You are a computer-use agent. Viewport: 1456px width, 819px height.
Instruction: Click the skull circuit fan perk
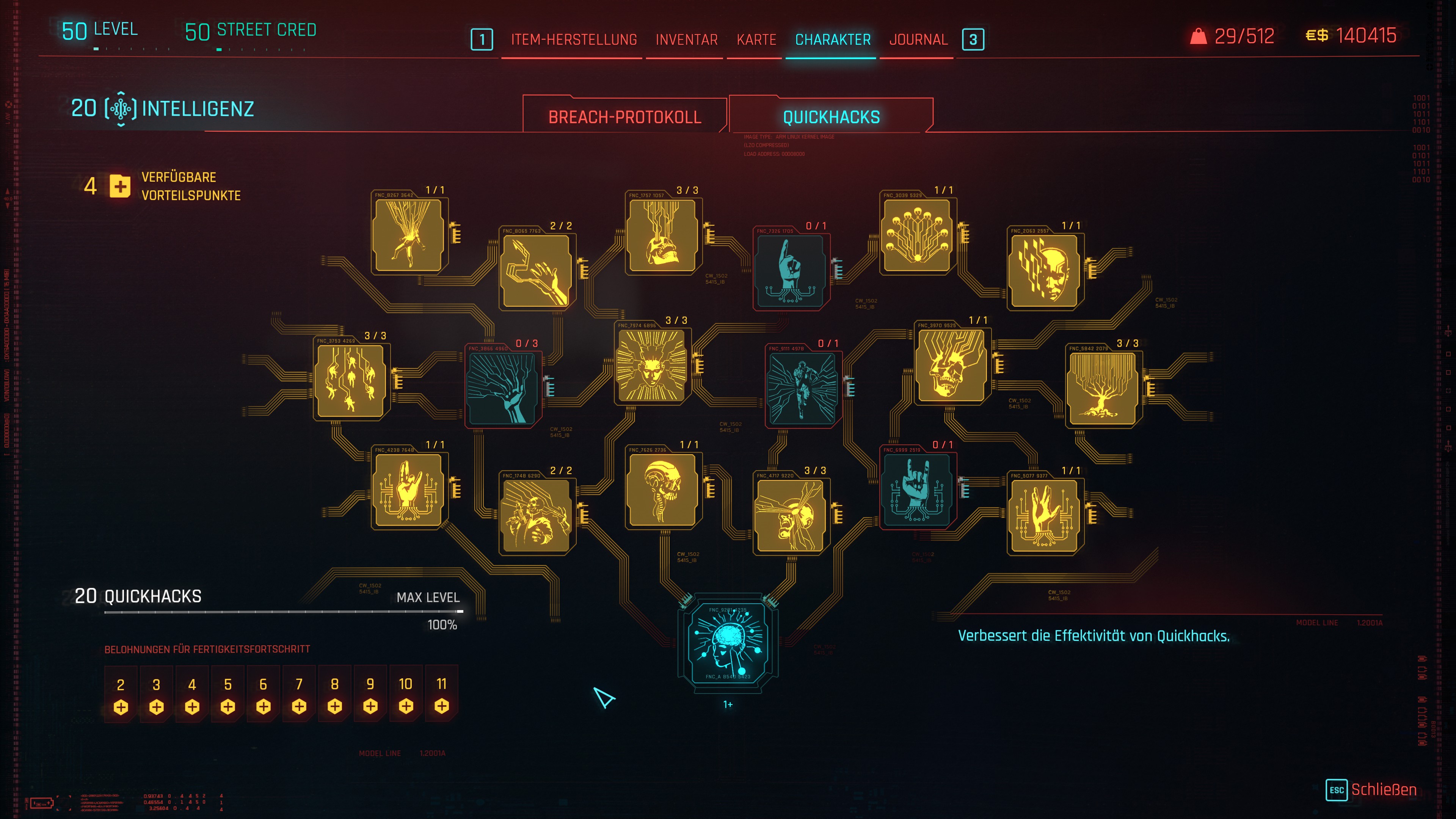pos(917,235)
